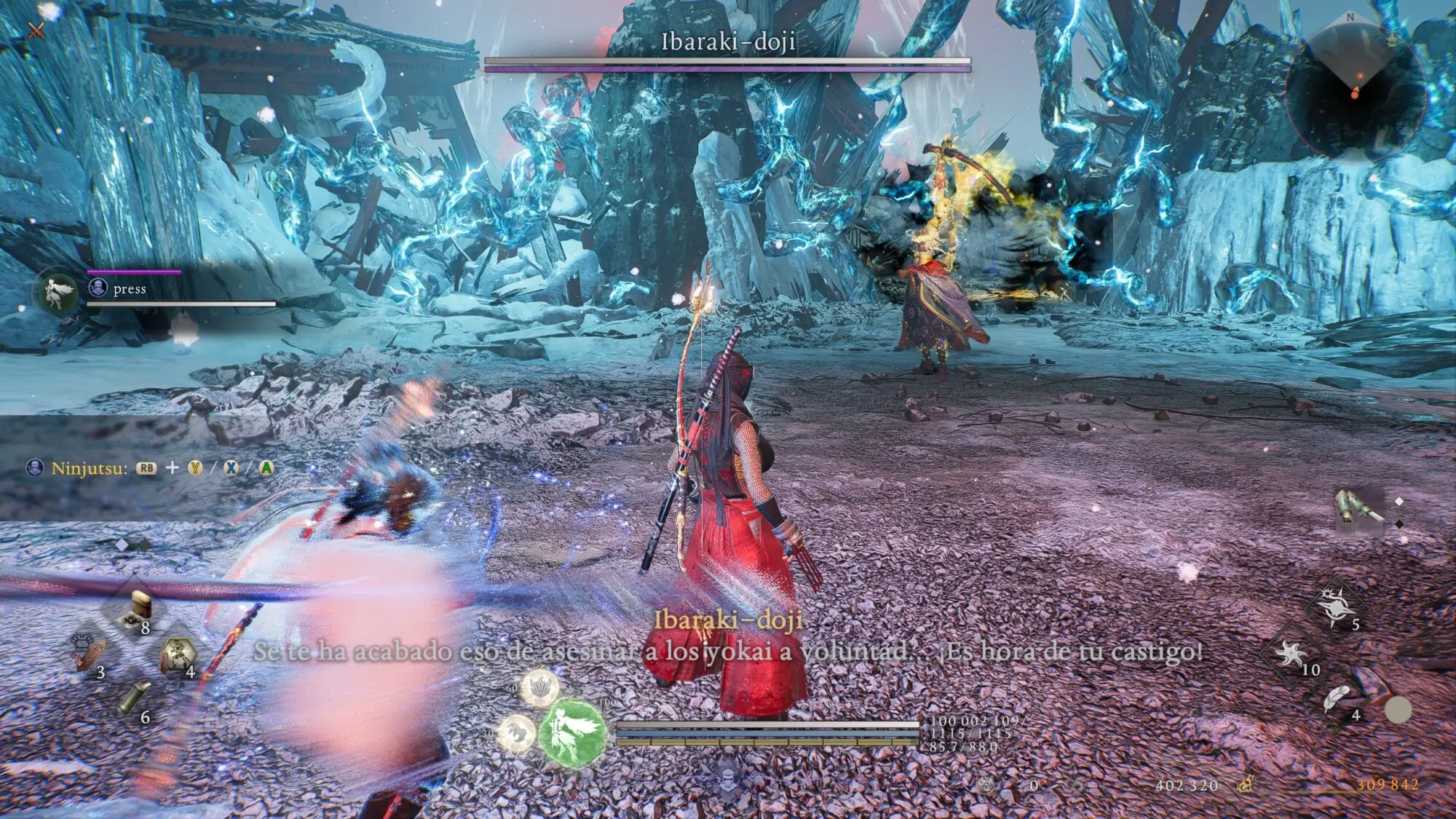The image size is (1456, 819).
Task: Activate the green winged guardian spirit icon
Action: click(x=572, y=732)
